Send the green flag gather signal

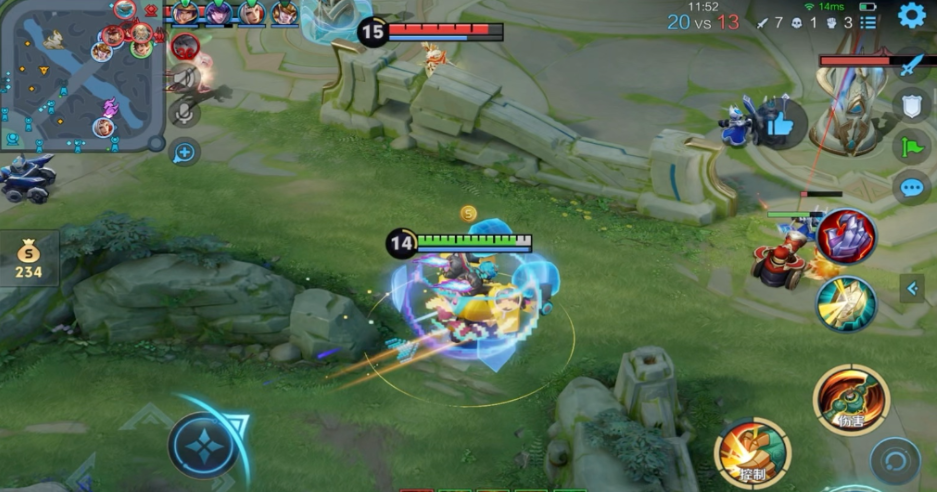tap(911, 147)
